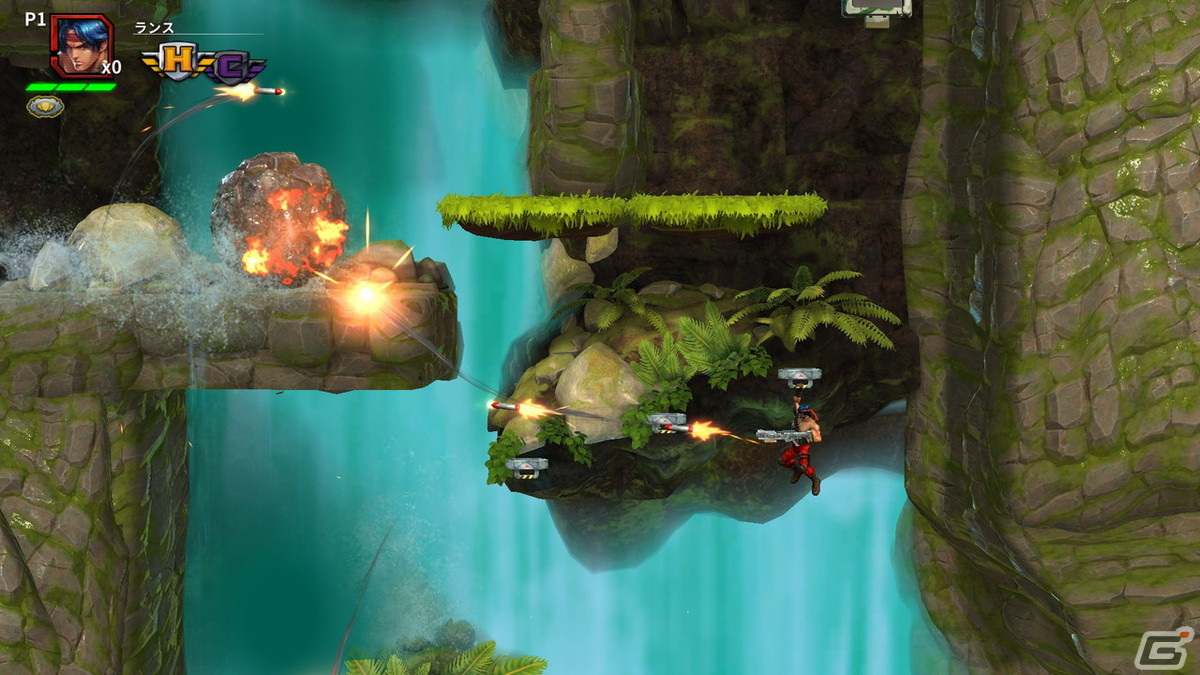Image resolution: width=1200 pixels, height=675 pixels.
Task: Click the silver oval medal icon
Action: 45,106
